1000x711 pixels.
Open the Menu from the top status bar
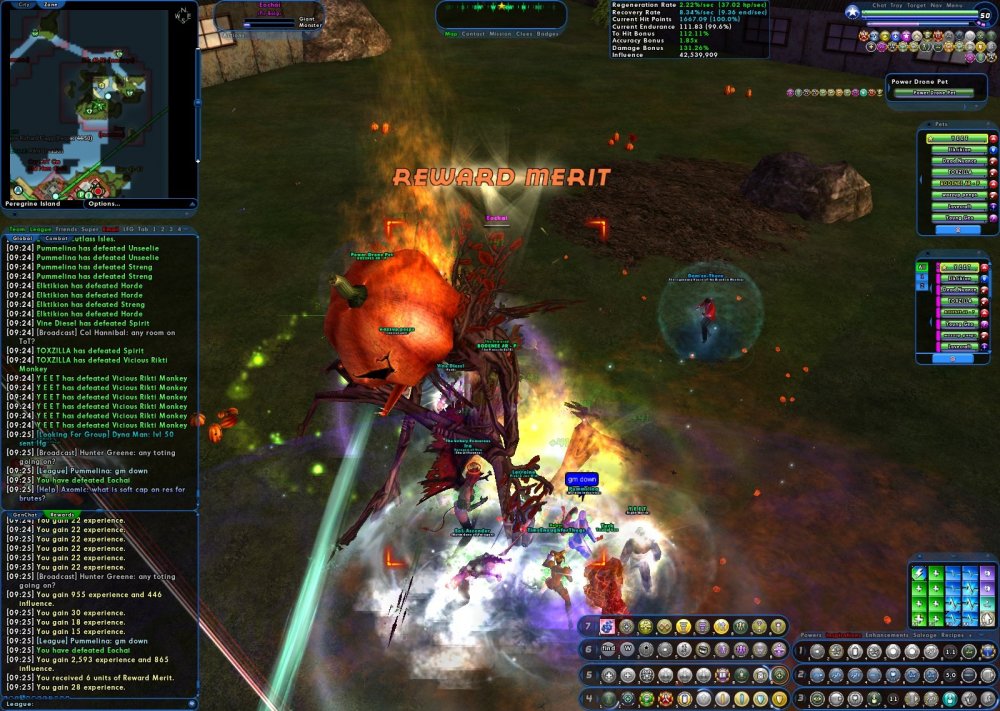coord(955,5)
